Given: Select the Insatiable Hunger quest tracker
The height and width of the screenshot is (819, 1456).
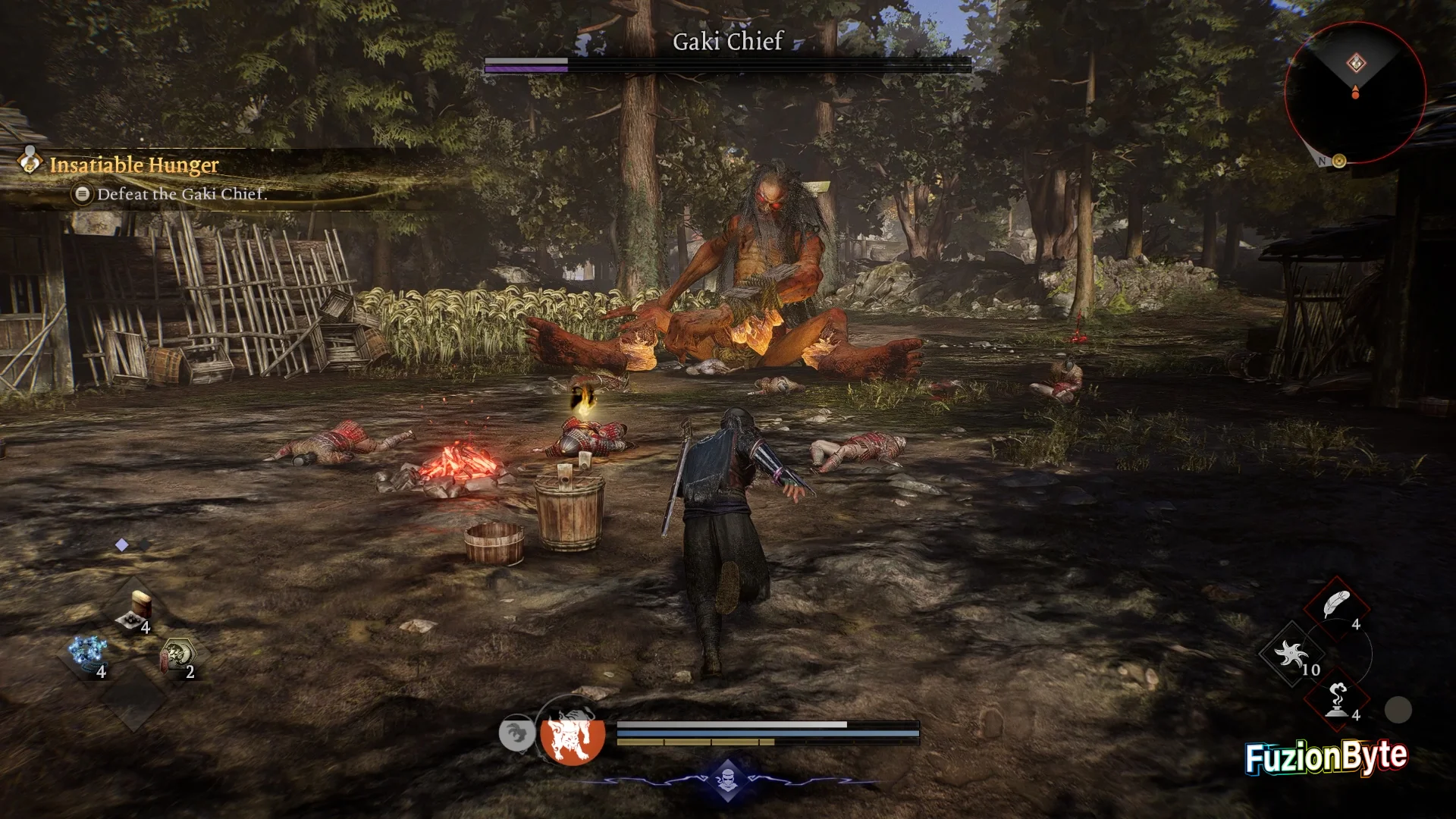Looking at the screenshot, I should tap(133, 165).
